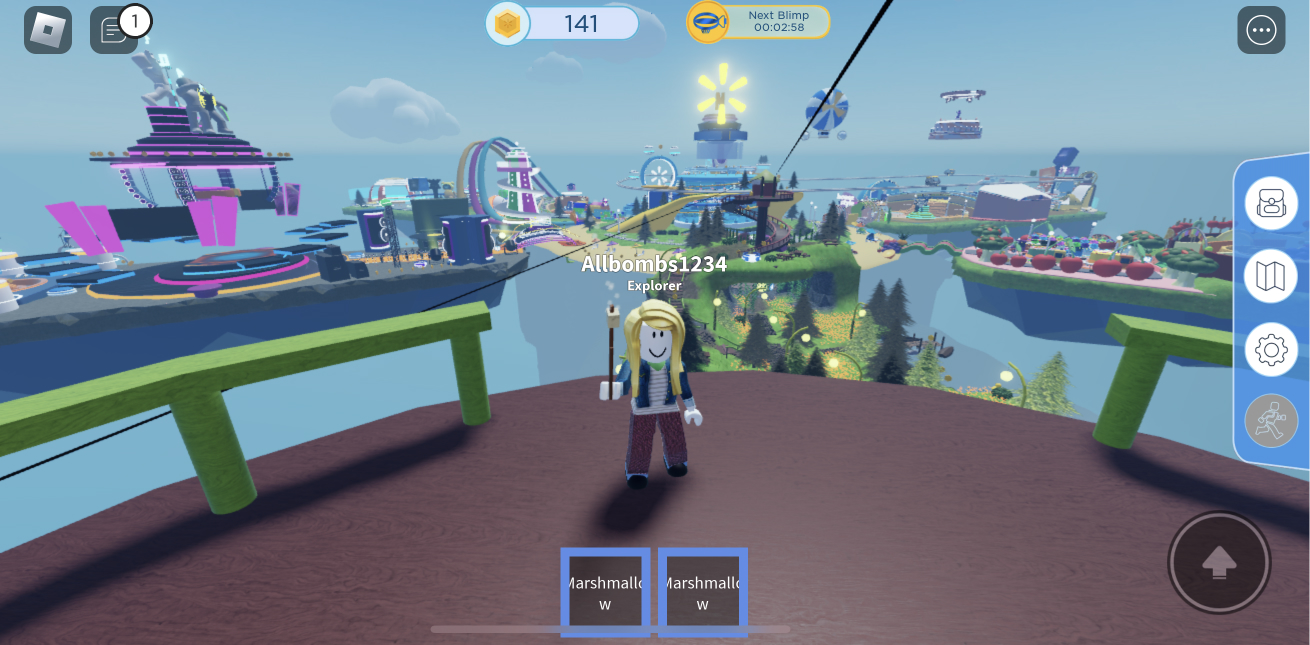
Task: Toggle the running figure sprint button
Action: 1270,422
